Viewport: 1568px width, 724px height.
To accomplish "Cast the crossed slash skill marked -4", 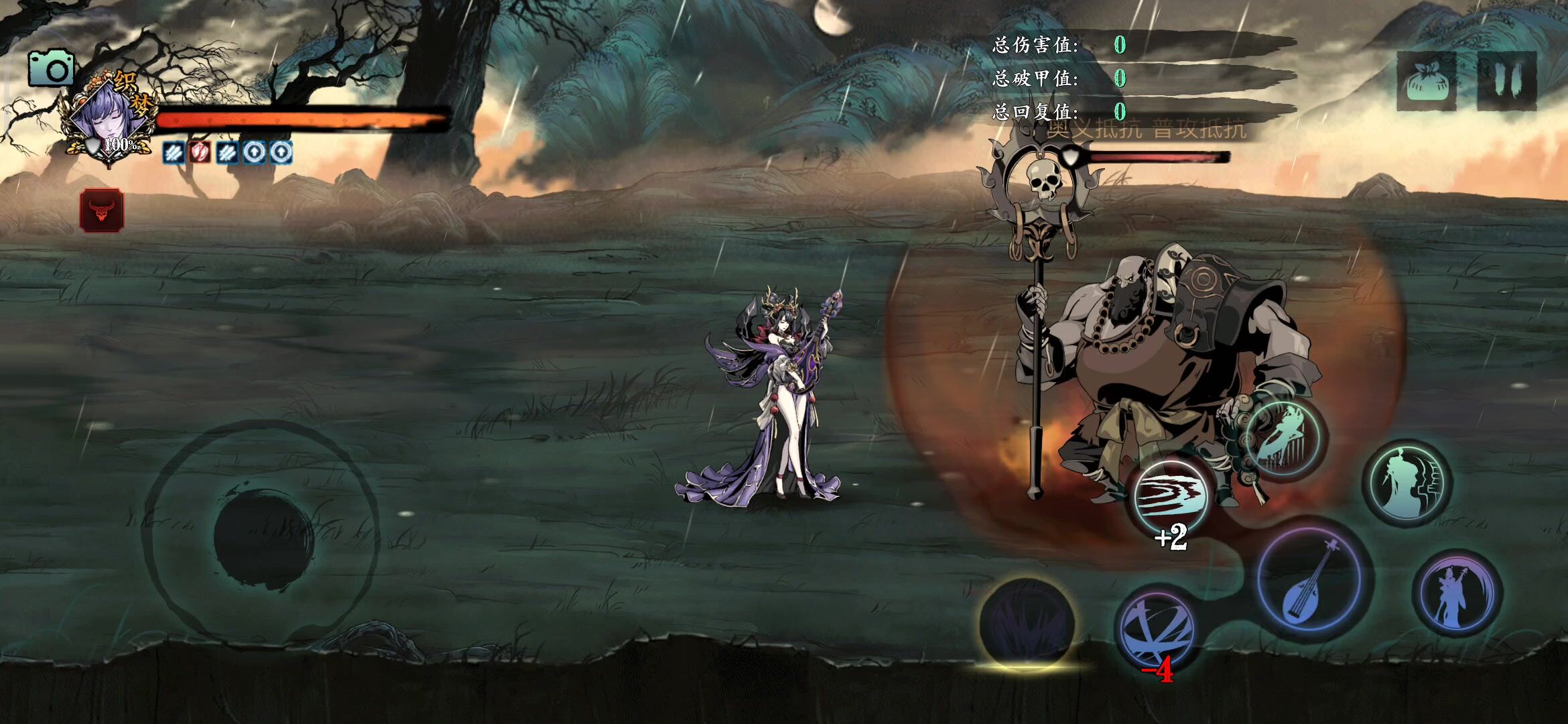I will click(1158, 628).
